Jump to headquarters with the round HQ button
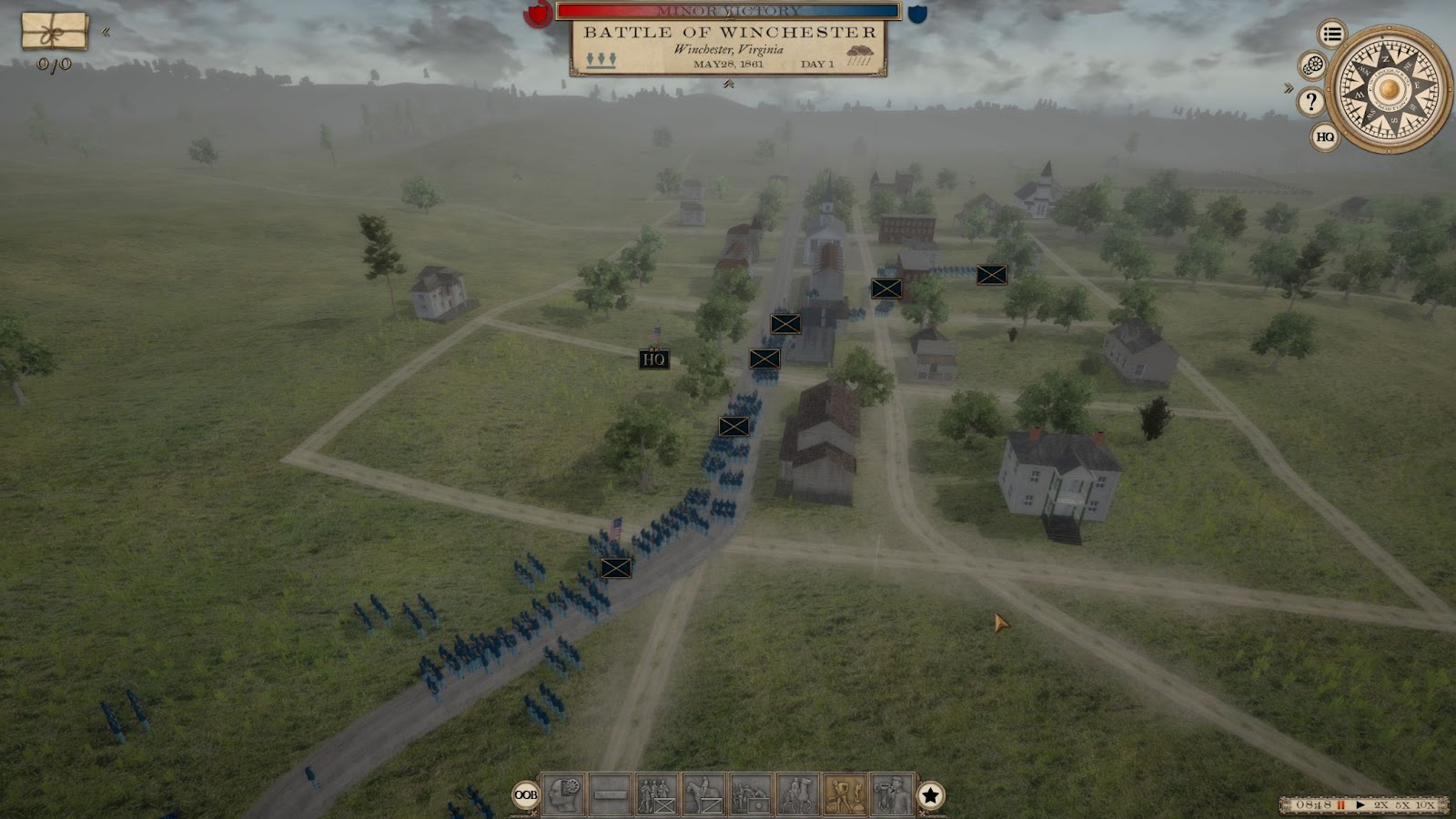Viewport: 1456px width, 819px height. pyautogui.click(x=1325, y=137)
